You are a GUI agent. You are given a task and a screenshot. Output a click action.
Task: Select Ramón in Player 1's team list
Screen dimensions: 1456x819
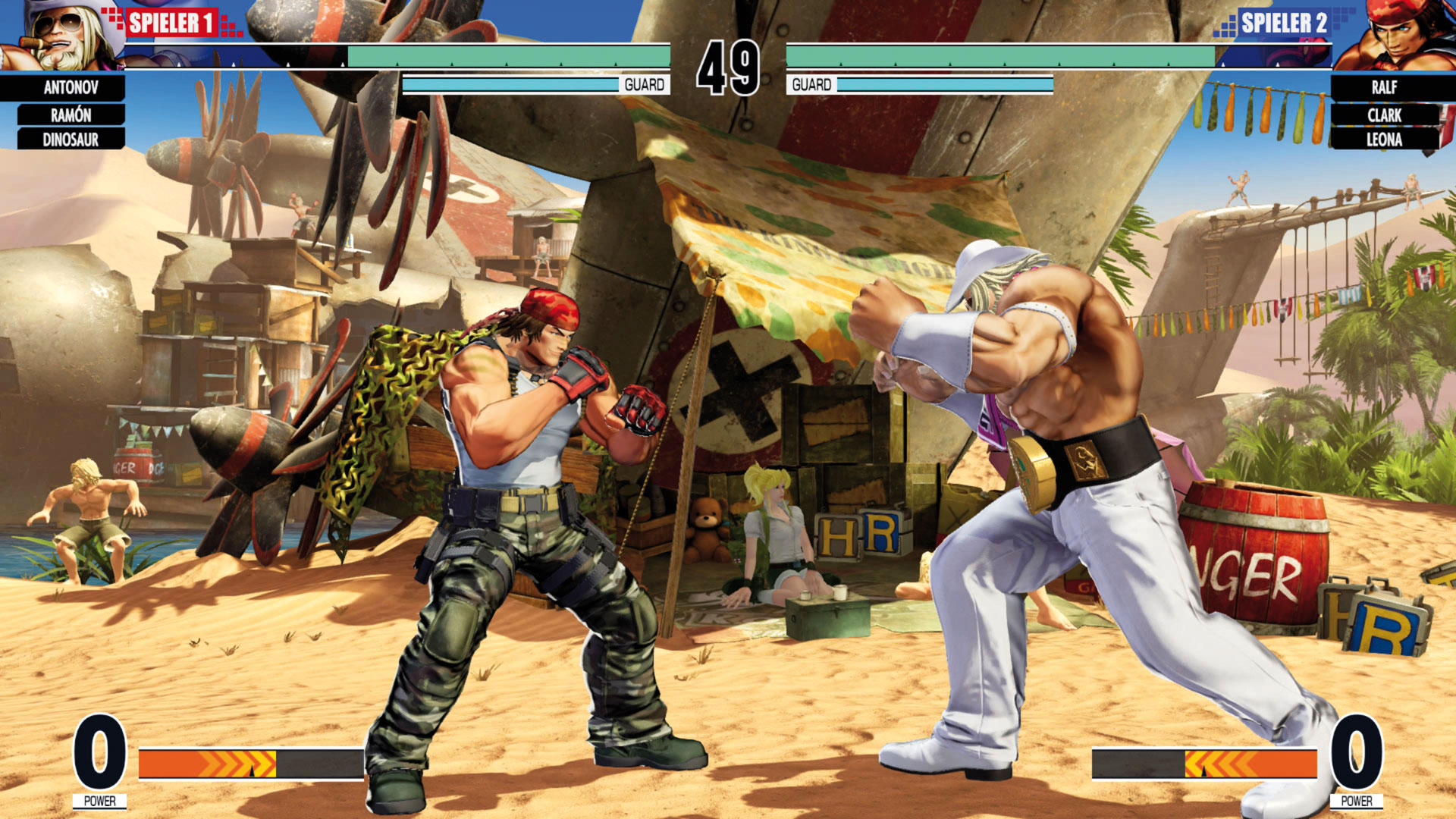[x=71, y=115]
